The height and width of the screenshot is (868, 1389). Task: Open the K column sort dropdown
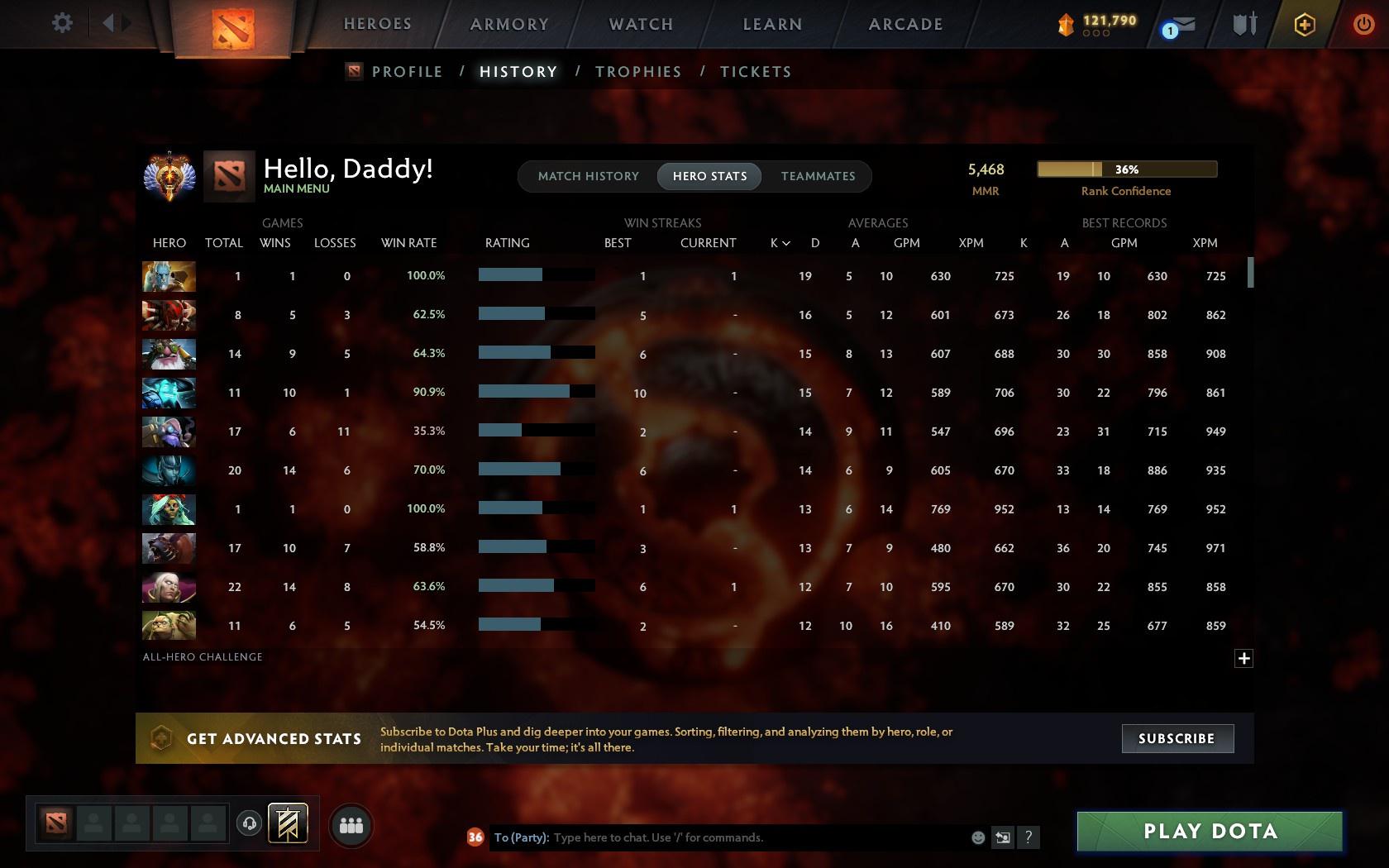pos(778,242)
